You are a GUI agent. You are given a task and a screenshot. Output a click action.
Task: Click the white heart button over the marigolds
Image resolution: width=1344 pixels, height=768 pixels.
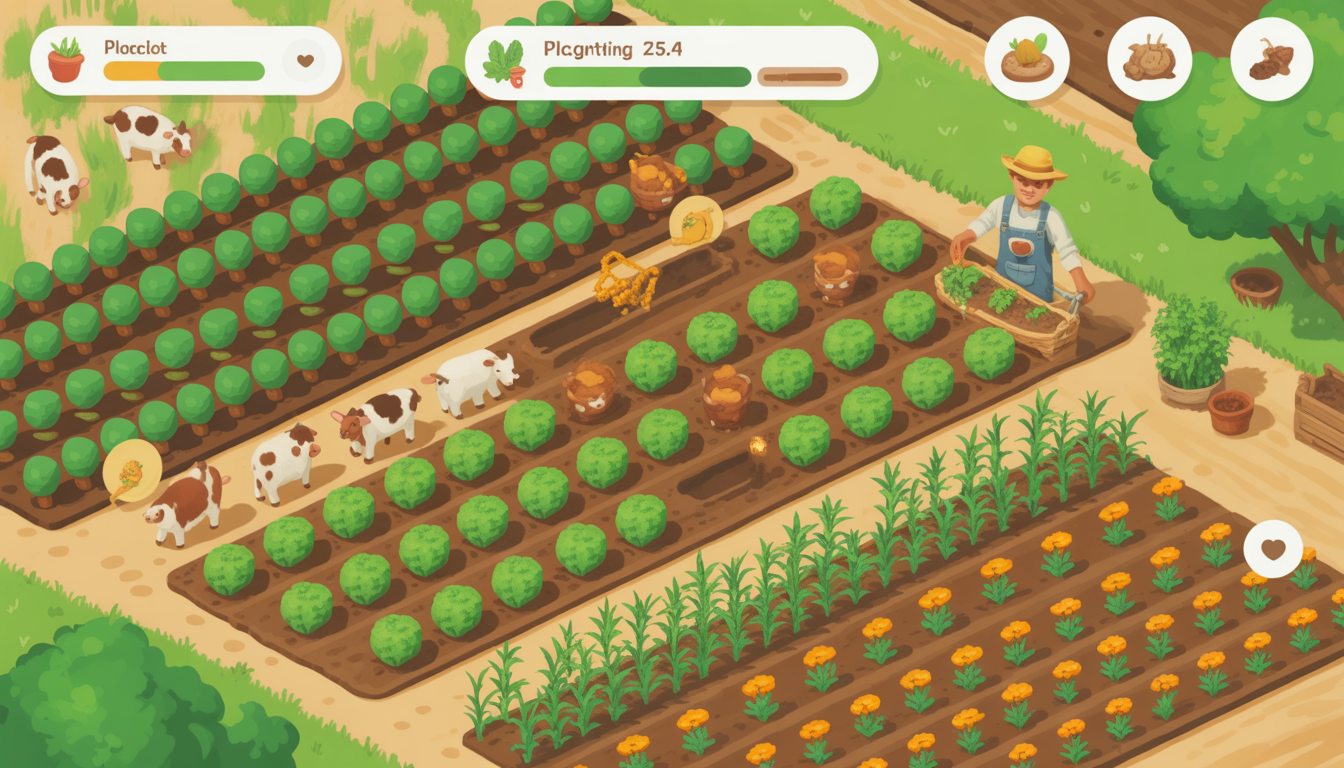click(x=1273, y=549)
